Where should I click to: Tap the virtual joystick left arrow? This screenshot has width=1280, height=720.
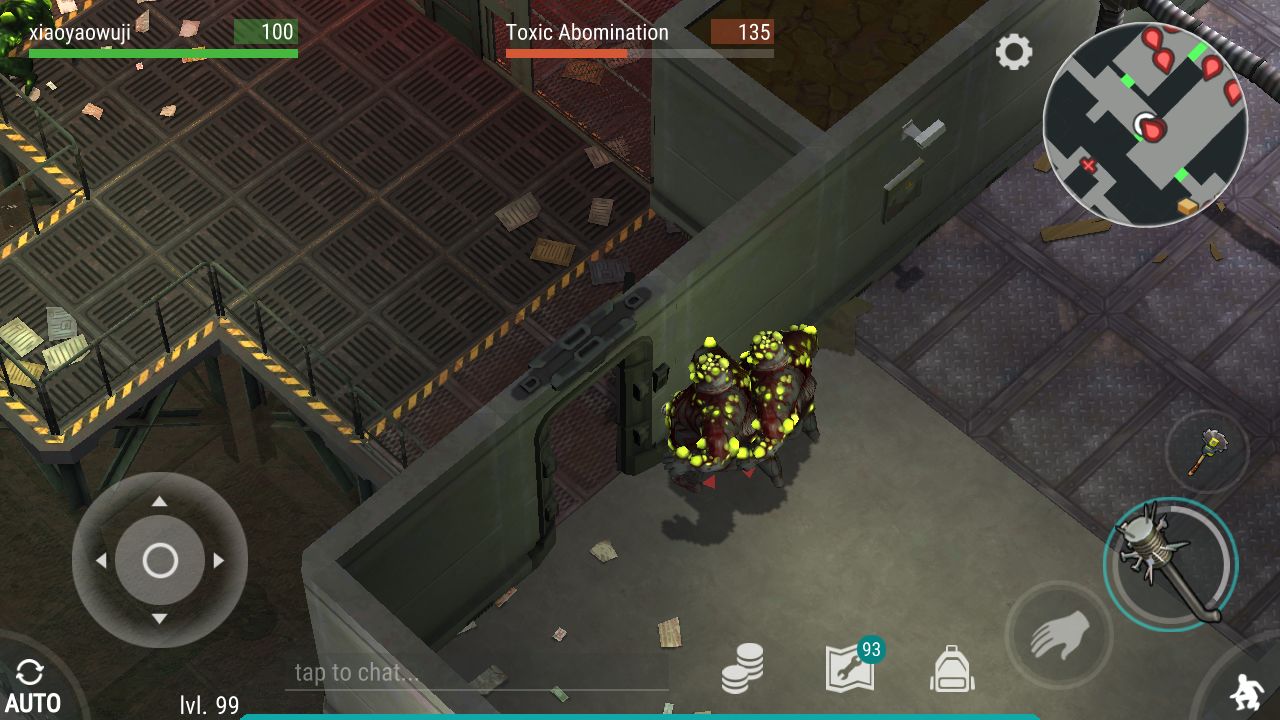(x=101, y=561)
